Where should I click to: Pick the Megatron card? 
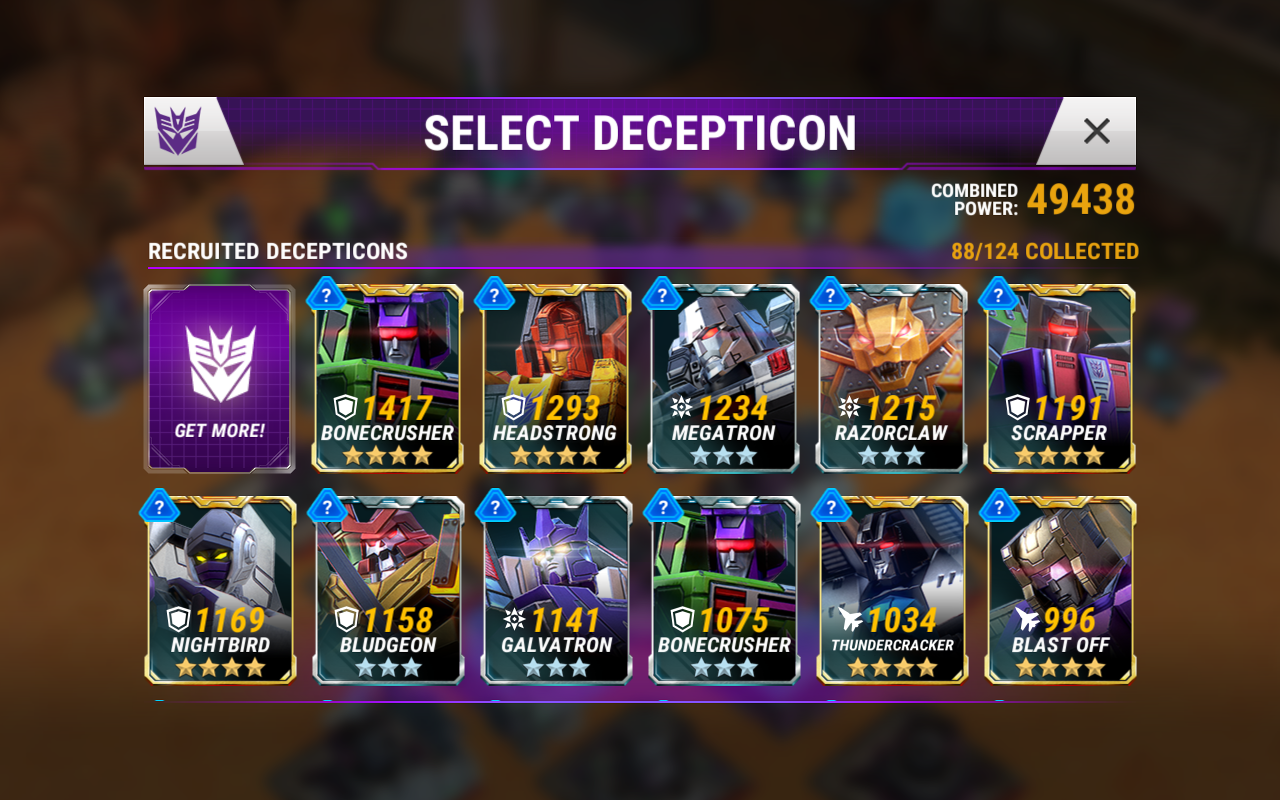pyautogui.click(x=723, y=378)
